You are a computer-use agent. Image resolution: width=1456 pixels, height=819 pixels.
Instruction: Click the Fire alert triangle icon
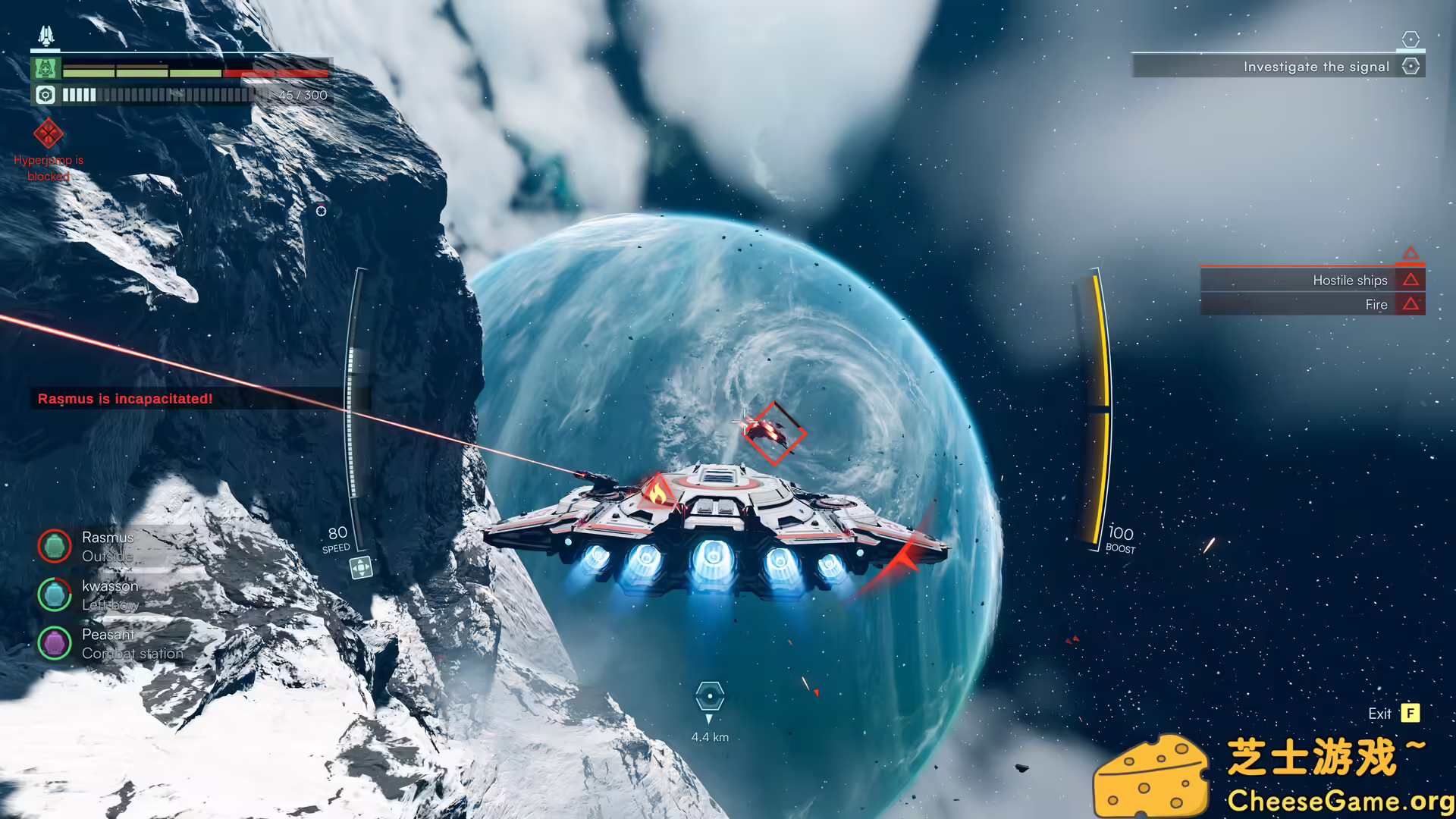click(1410, 304)
